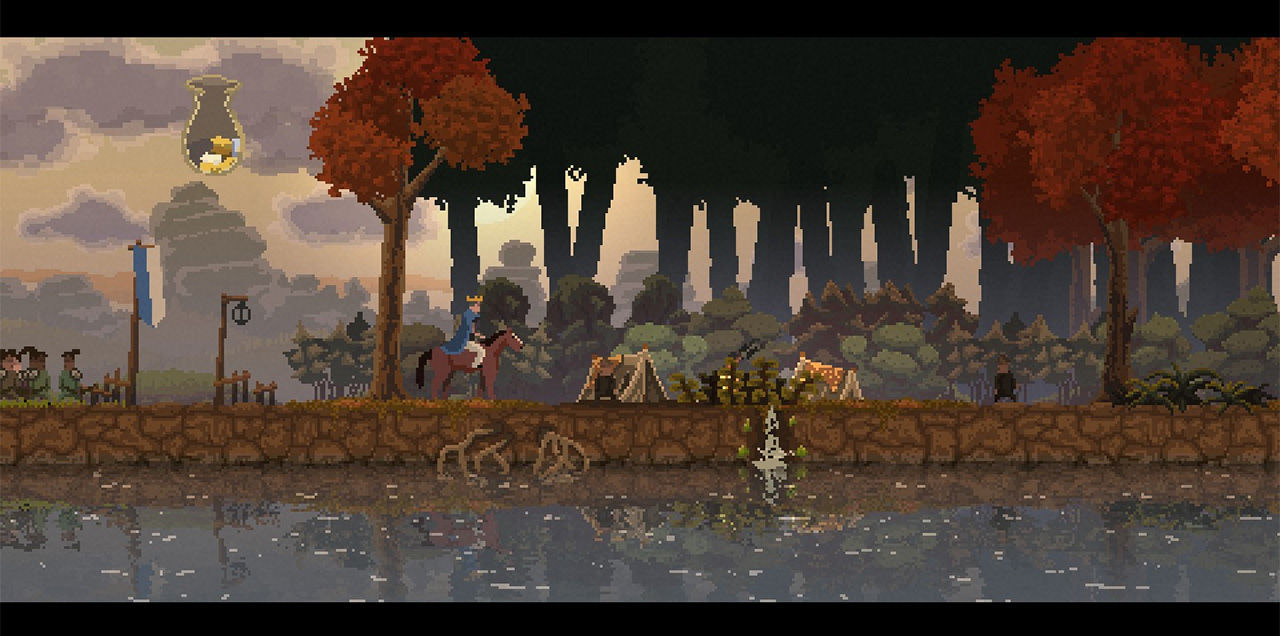This screenshot has width=1280, height=636.
Task: Click the coin pouch icon
Action: coord(214,126)
